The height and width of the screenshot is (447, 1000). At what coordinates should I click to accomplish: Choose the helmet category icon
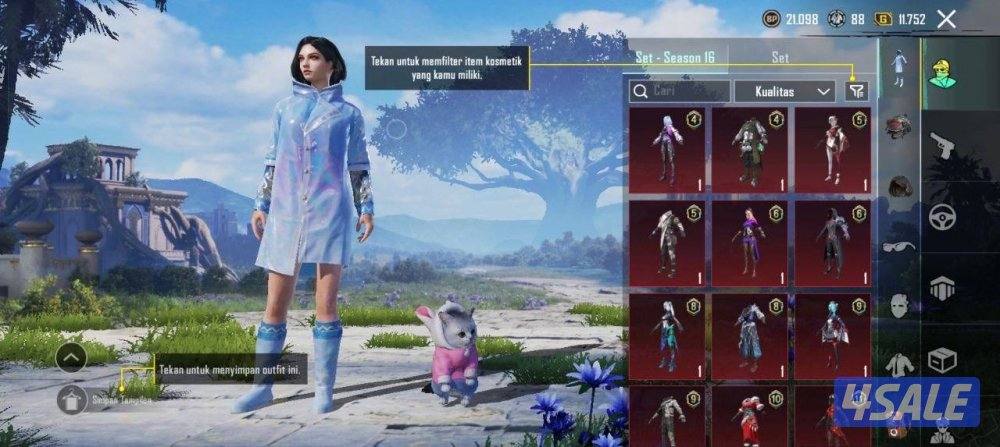[x=899, y=127]
